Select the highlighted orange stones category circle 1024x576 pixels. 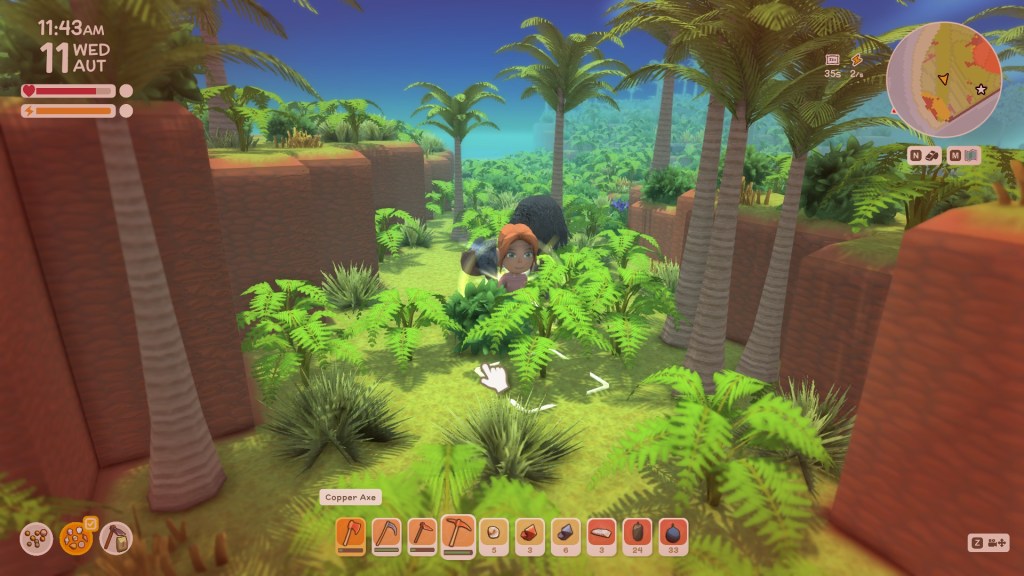[x=76, y=540]
